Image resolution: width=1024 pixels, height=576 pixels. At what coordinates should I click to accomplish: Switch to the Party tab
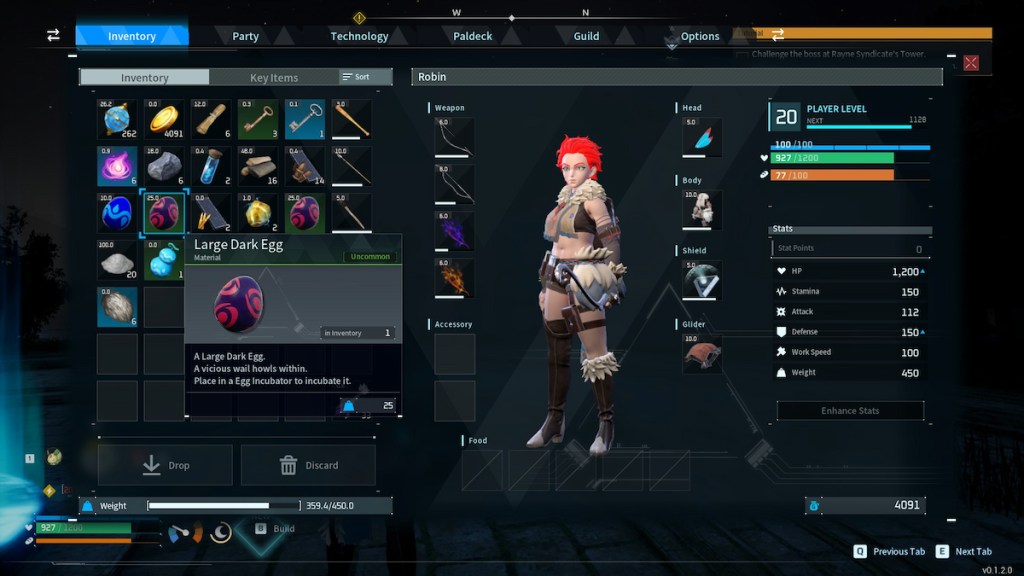pyautogui.click(x=245, y=36)
